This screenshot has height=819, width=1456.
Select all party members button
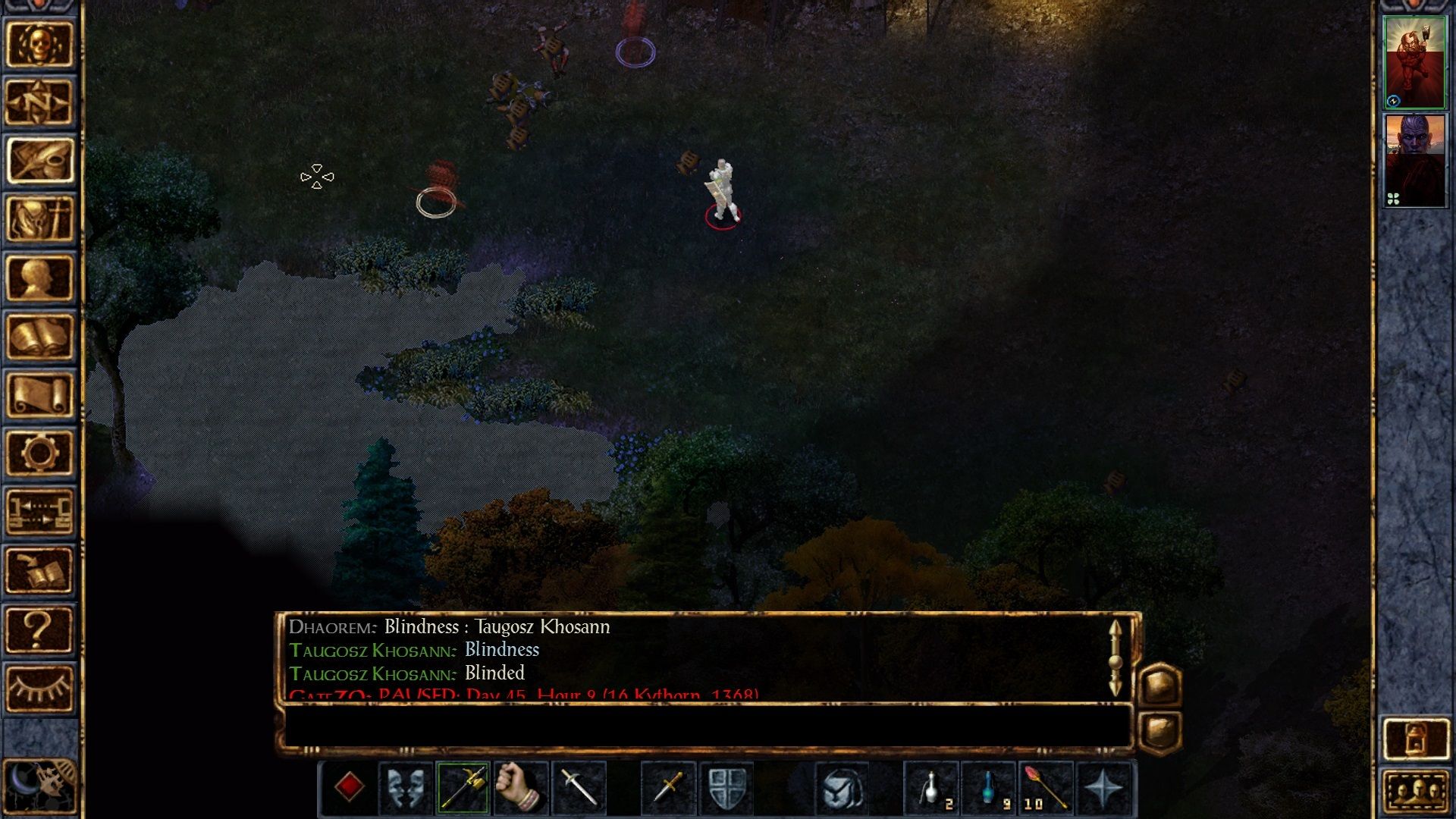(x=1415, y=792)
